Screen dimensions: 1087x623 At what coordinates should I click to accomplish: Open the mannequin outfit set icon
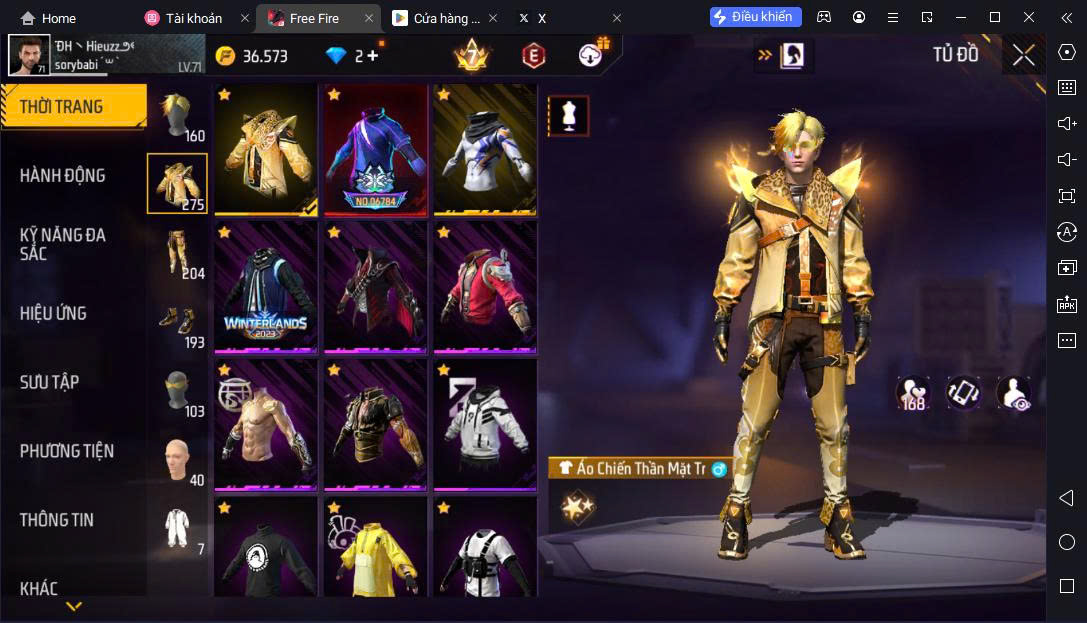[568, 116]
